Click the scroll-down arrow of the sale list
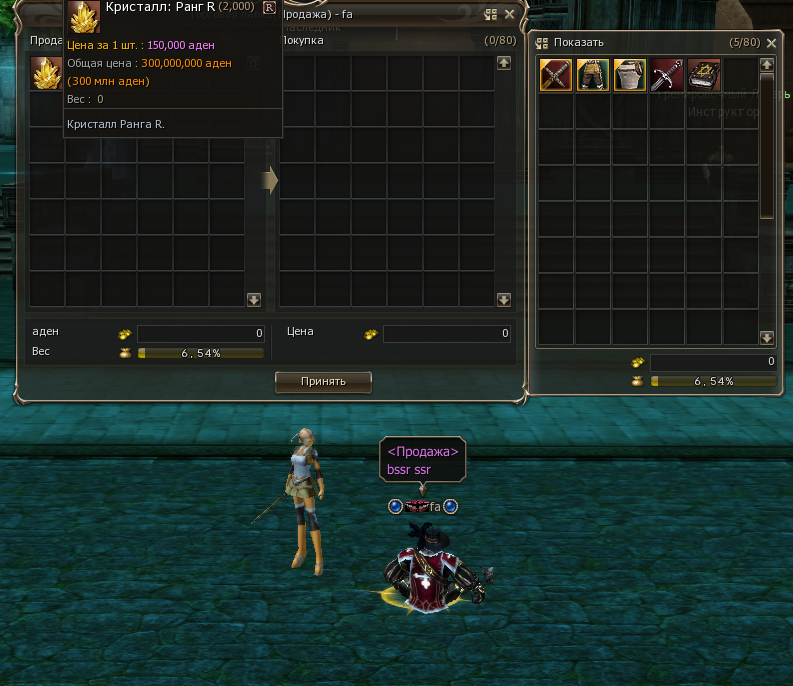793x686 pixels. tap(253, 299)
